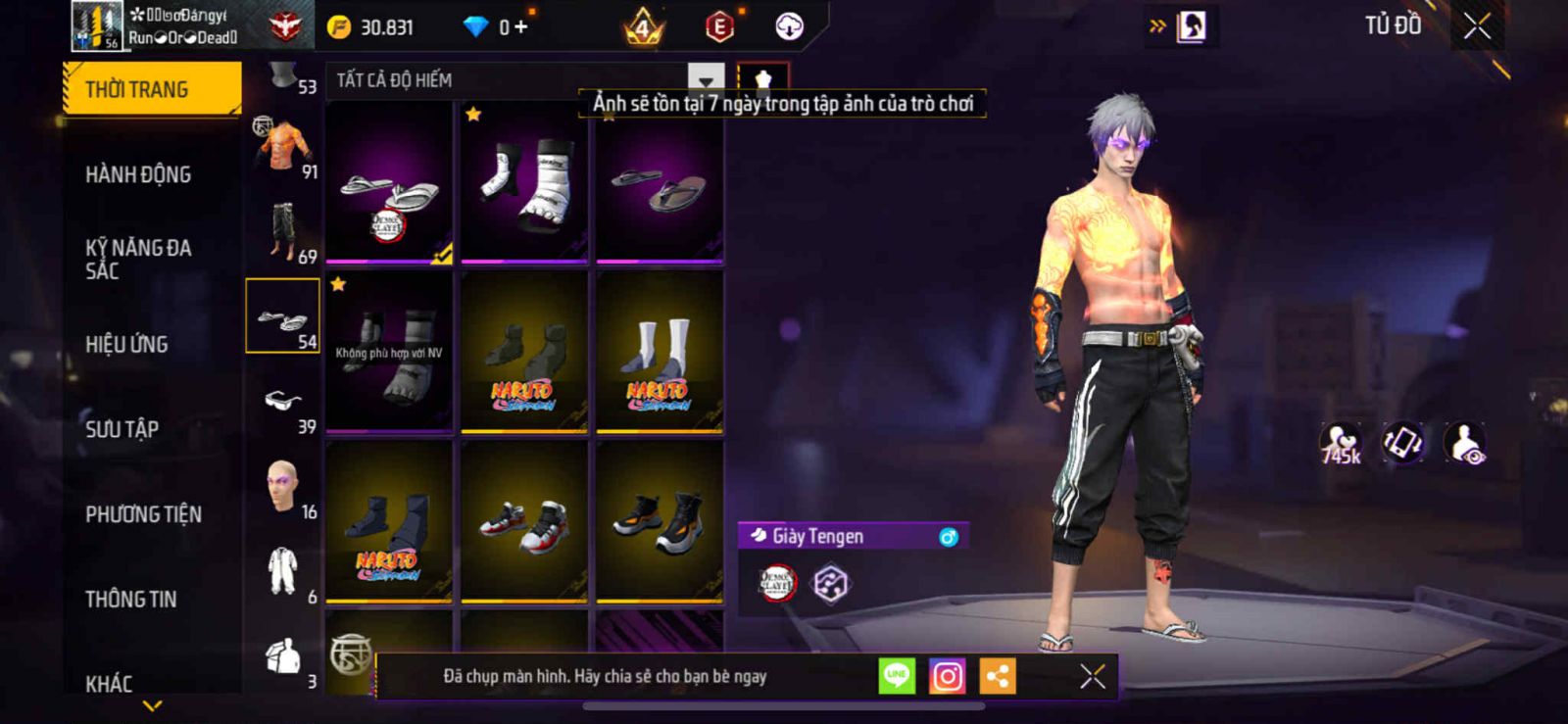1568x724 pixels.
Task: Show the PHƯƠNG TIỆN tab
Action: pyautogui.click(x=143, y=513)
